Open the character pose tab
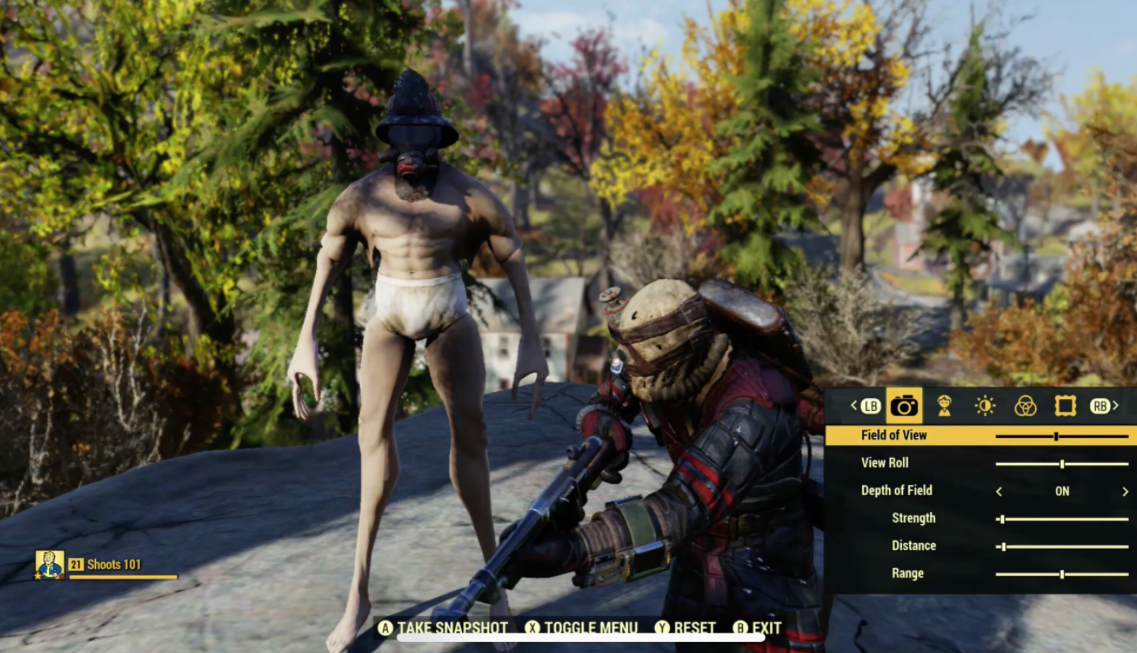The width and height of the screenshot is (1137, 653). pos(944,405)
